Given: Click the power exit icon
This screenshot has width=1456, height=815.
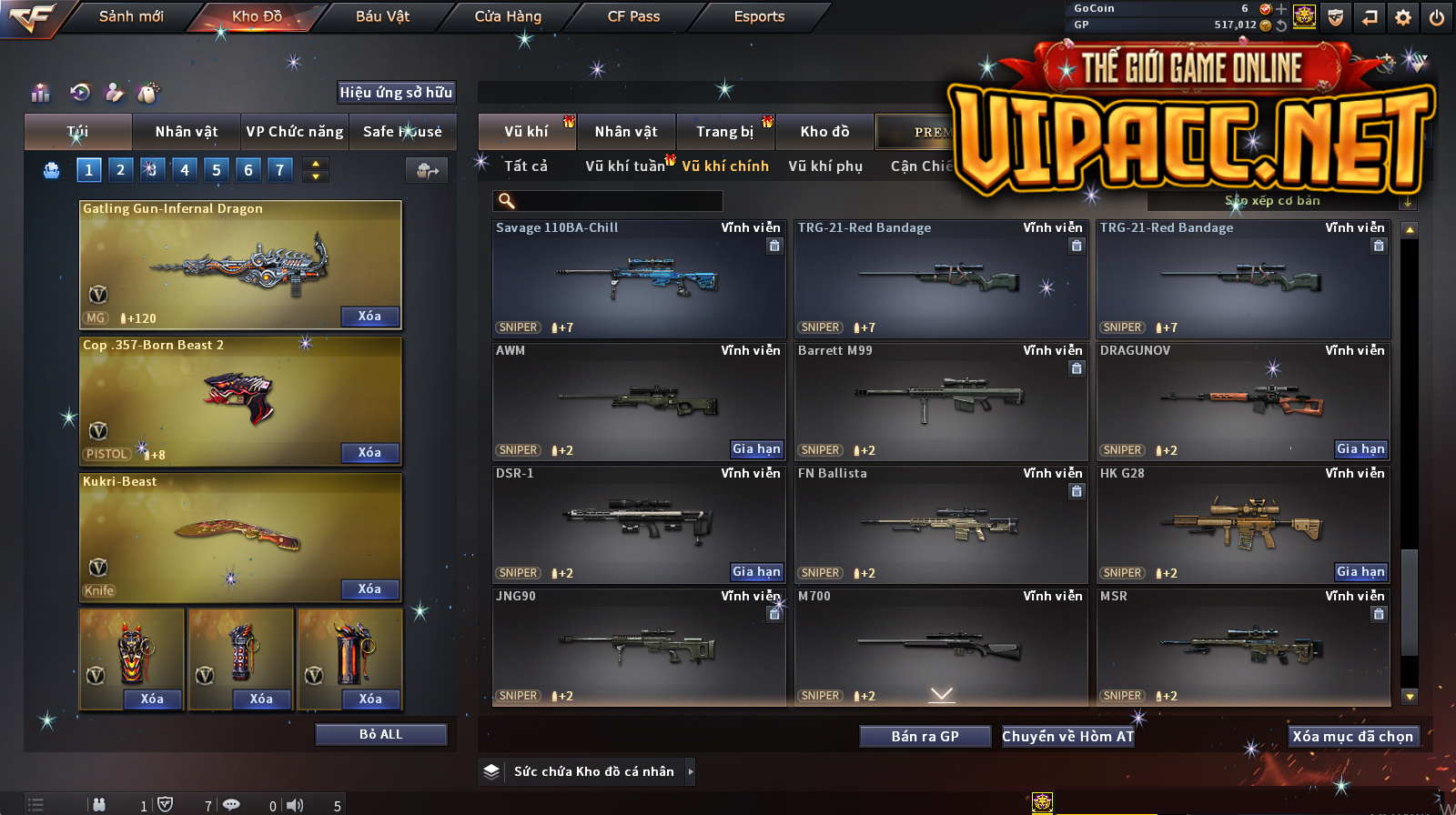Looking at the screenshot, I should pyautogui.click(x=1437, y=17).
